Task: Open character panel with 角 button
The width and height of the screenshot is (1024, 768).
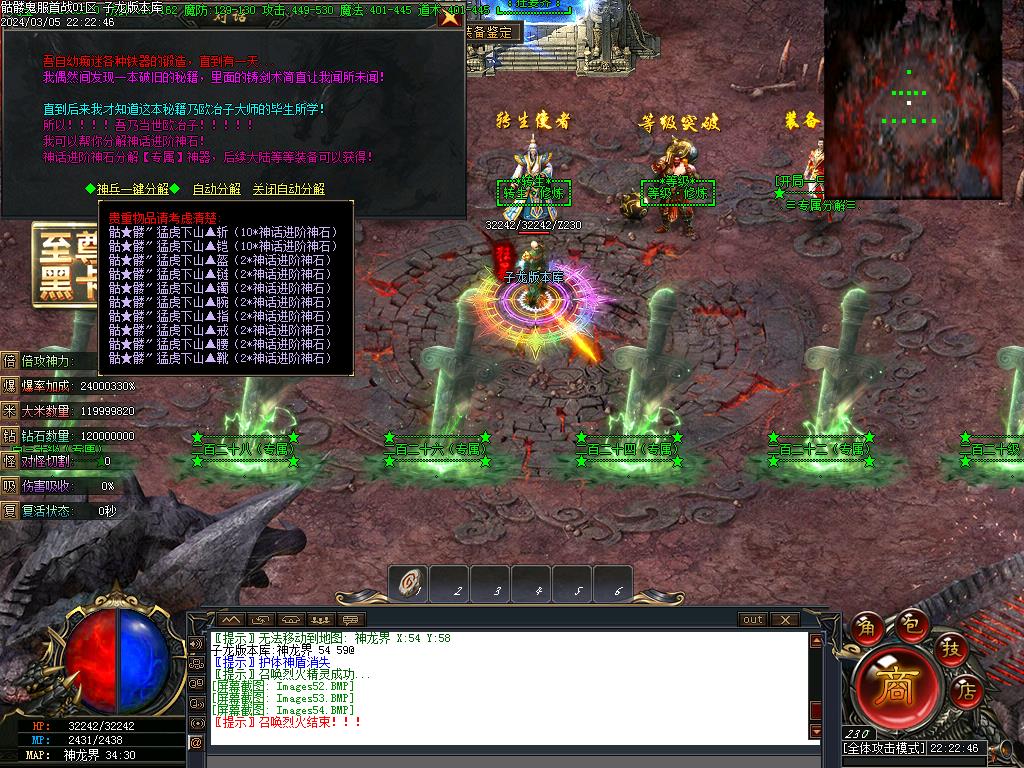Action: coord(866,627)
